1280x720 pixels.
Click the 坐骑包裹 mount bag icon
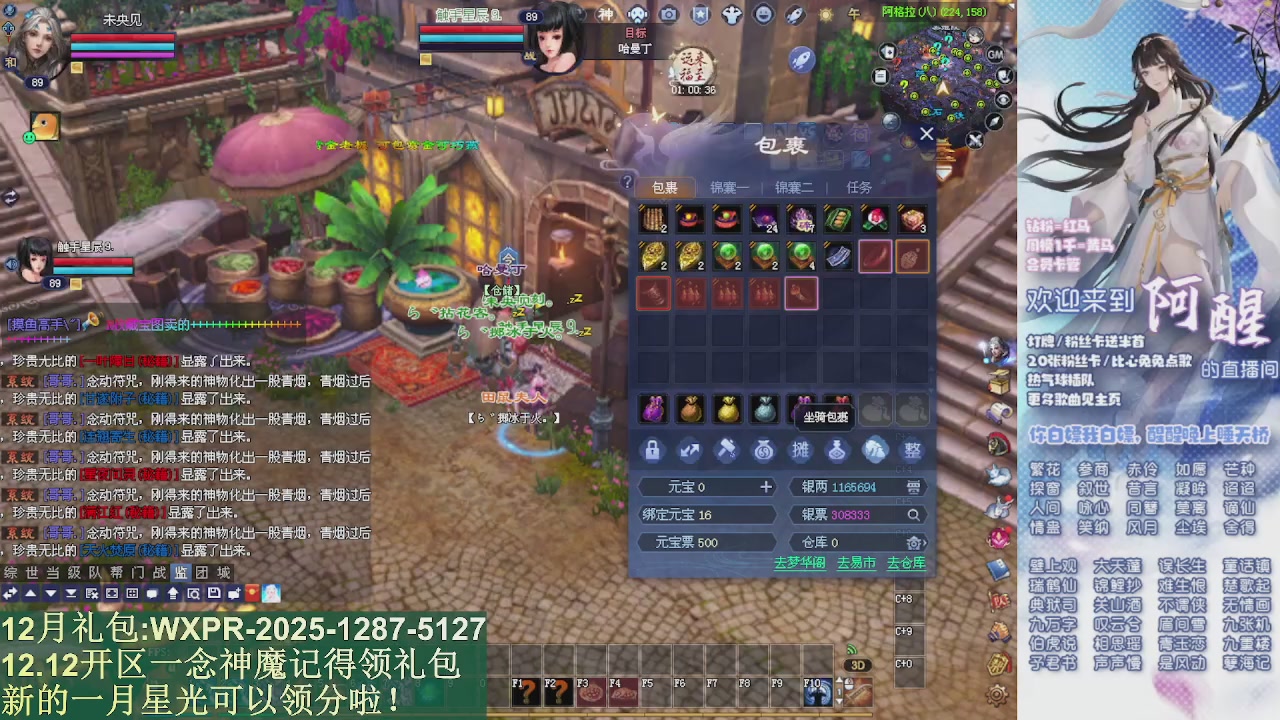pyautogui.click(x=825, y=415)
